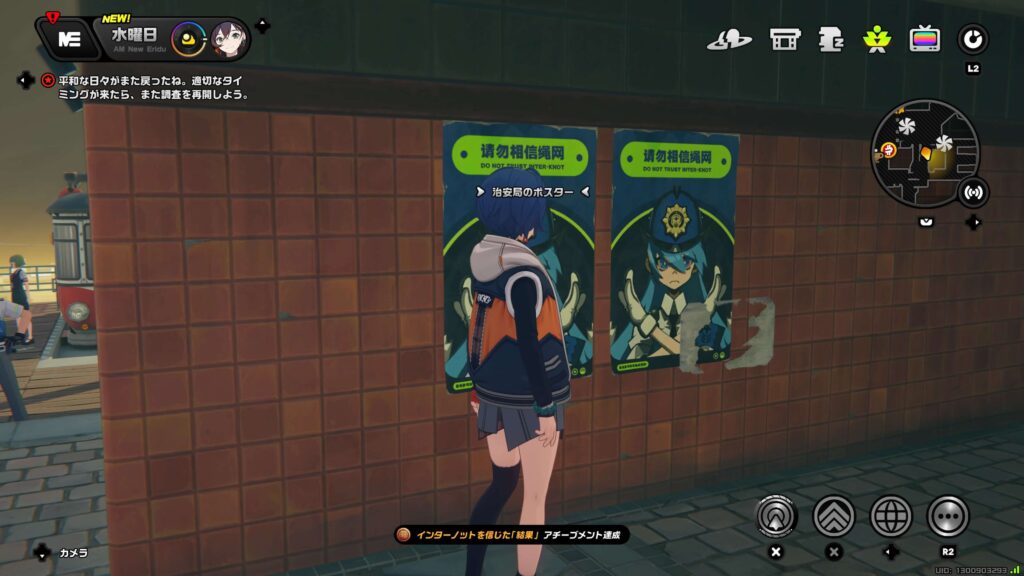Open the storefront icon

(x=784, y=40)
